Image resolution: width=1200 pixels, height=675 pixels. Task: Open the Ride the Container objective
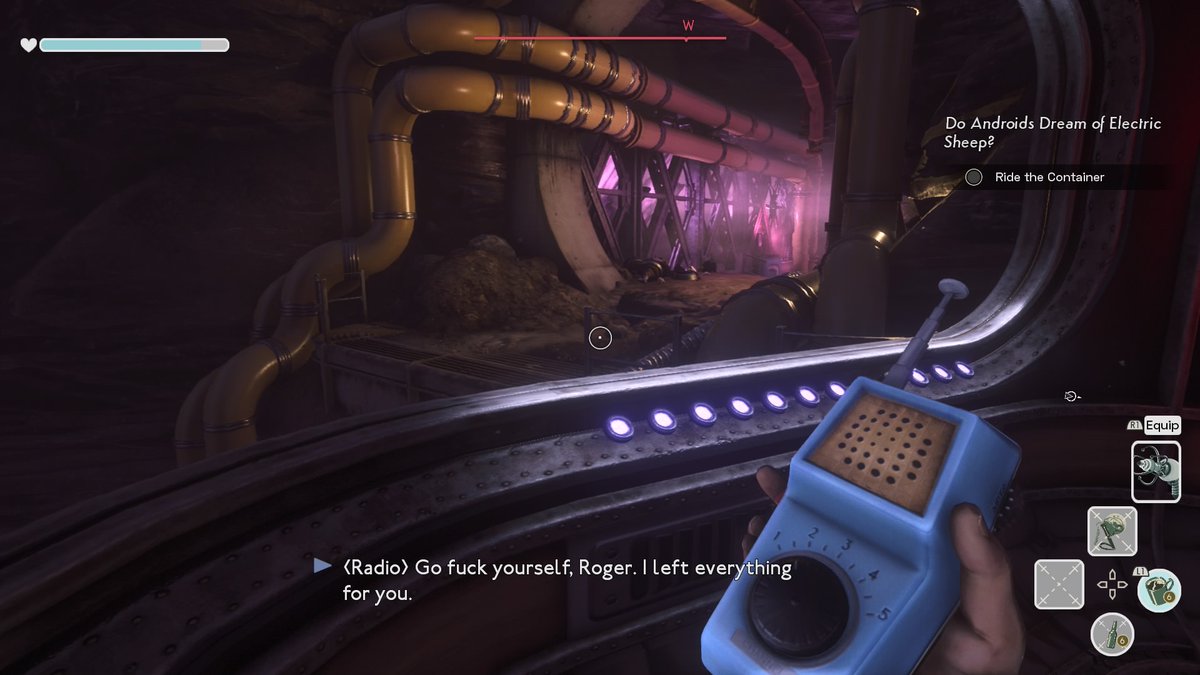(x=1049, y=177)
